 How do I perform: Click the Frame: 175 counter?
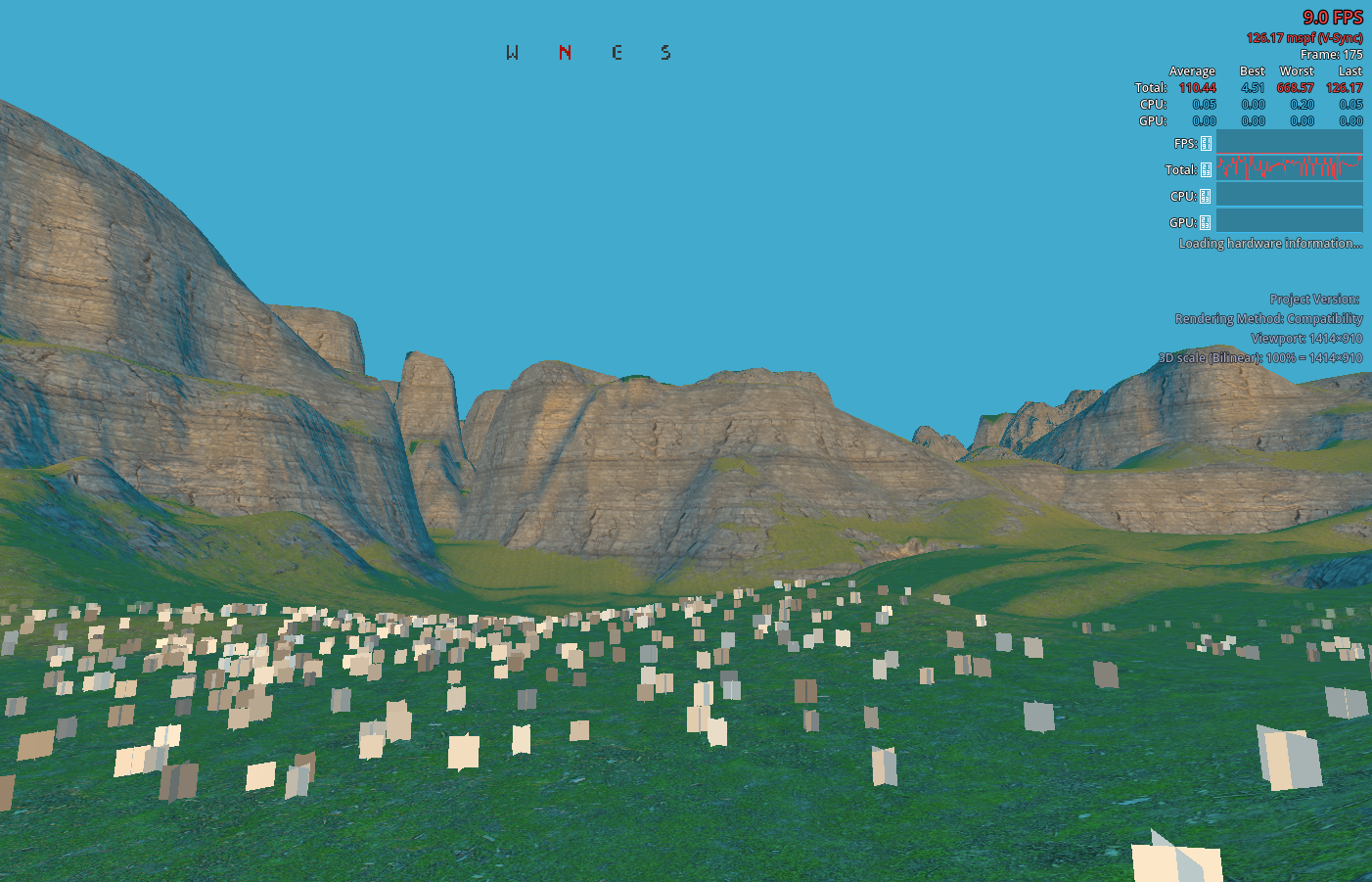point(1334,55)
